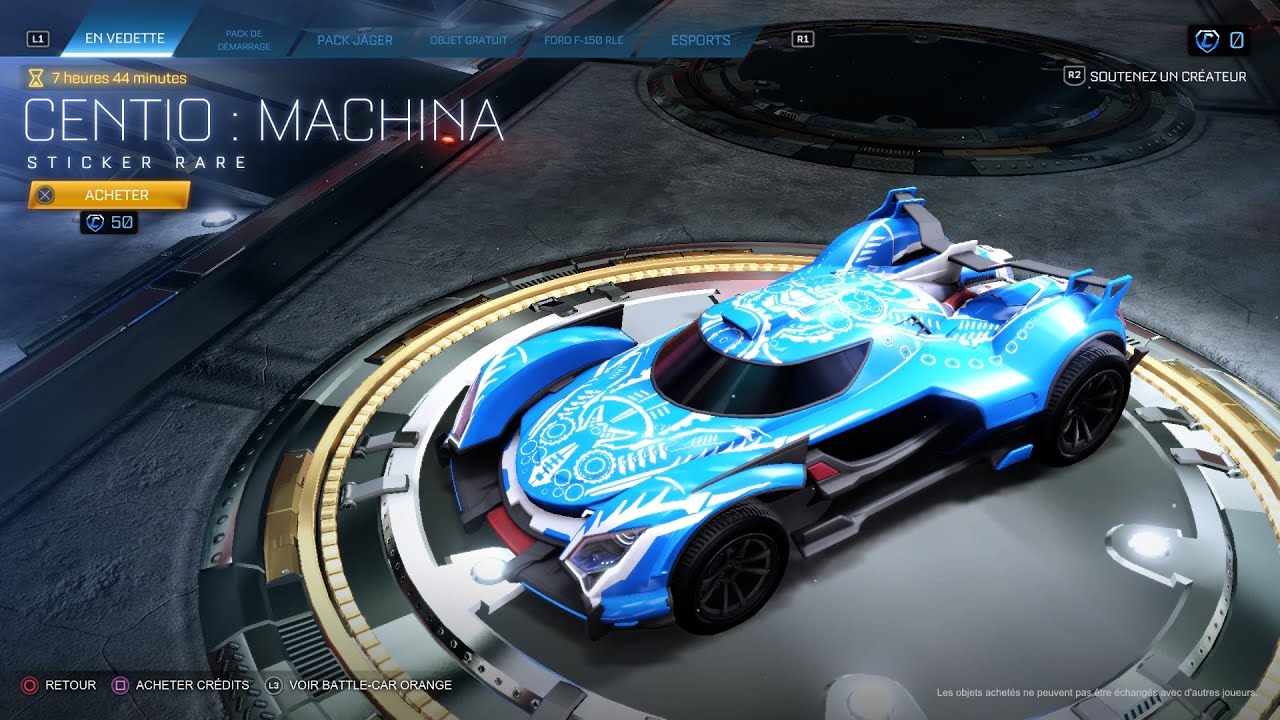Go back with the Retour option
1280x720 pixels.
(70, 685)
